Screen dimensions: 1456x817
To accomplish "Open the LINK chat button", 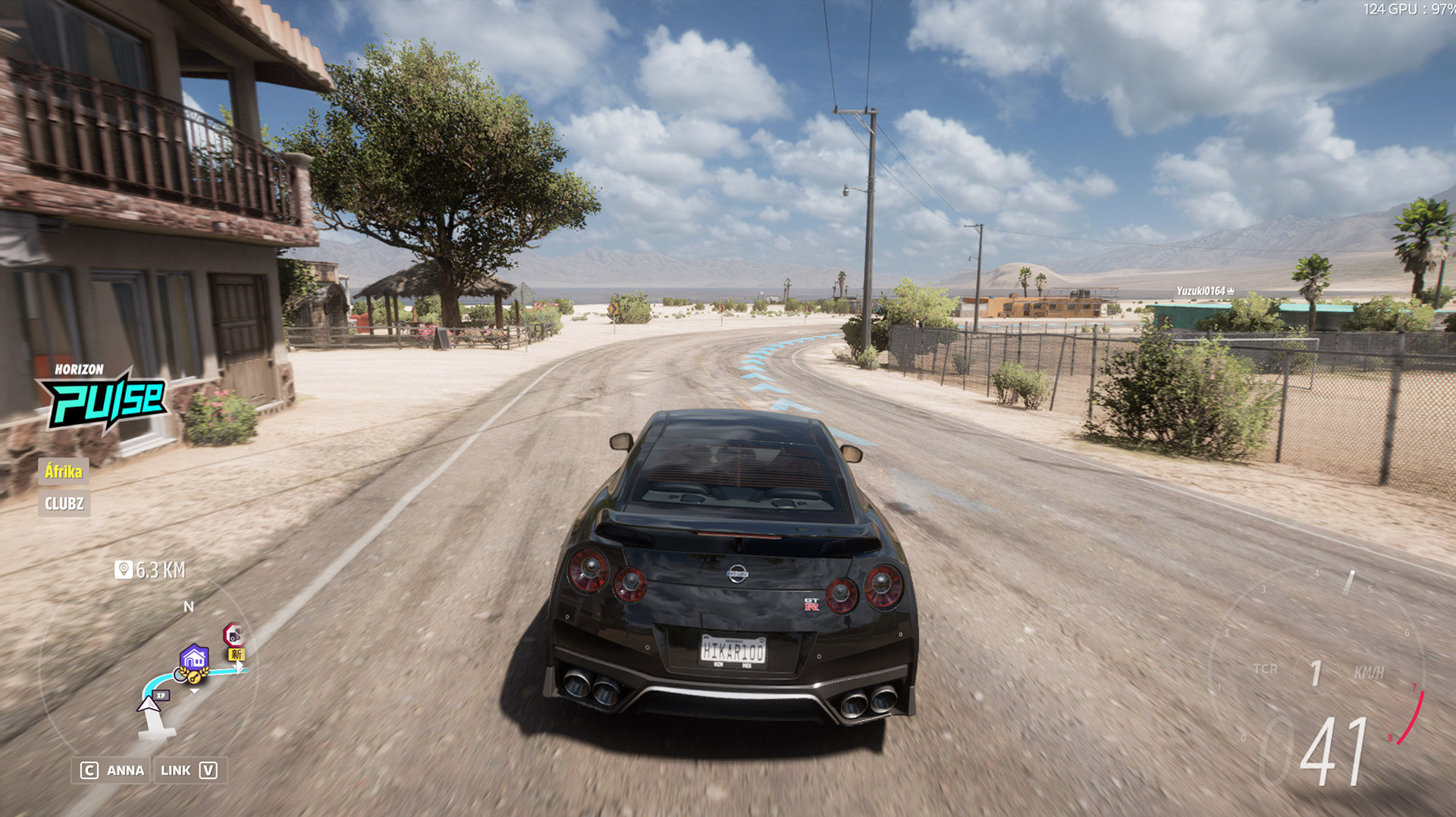I will pos(189,770).
